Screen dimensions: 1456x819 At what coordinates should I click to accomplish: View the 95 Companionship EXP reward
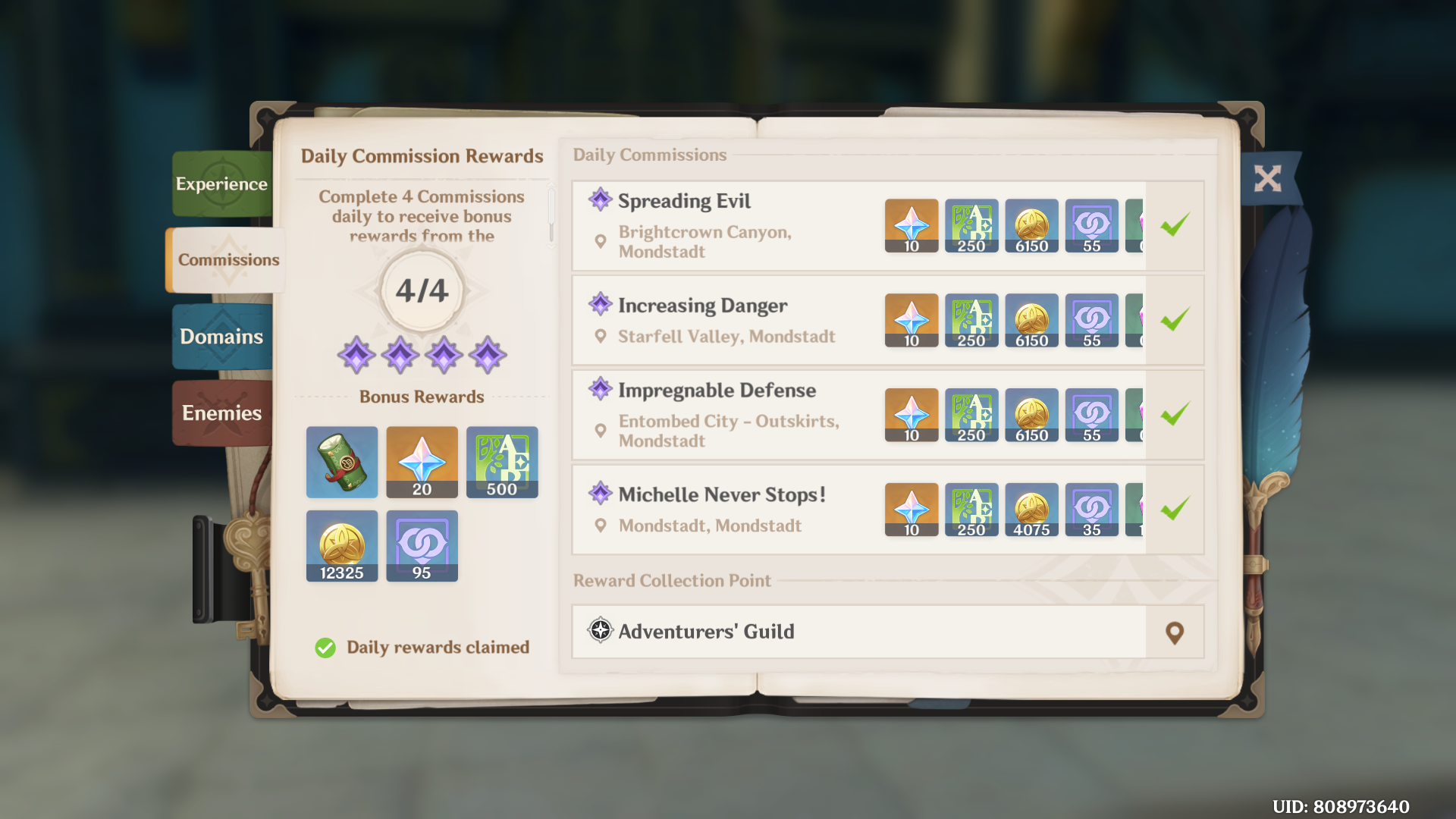pyautogui.click(x=422, y=546)
